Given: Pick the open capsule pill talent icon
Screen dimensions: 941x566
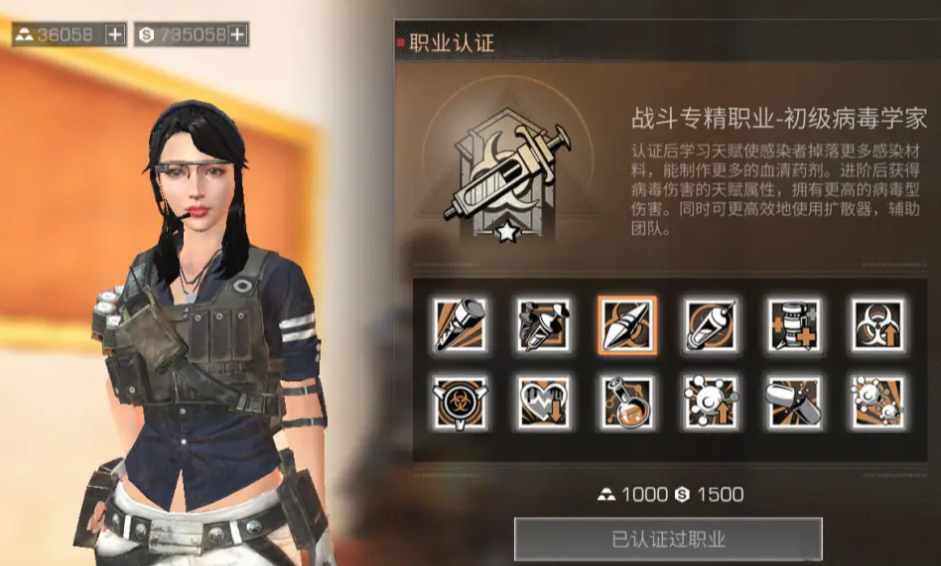Looking at the screenshot, I should [795, 403].
